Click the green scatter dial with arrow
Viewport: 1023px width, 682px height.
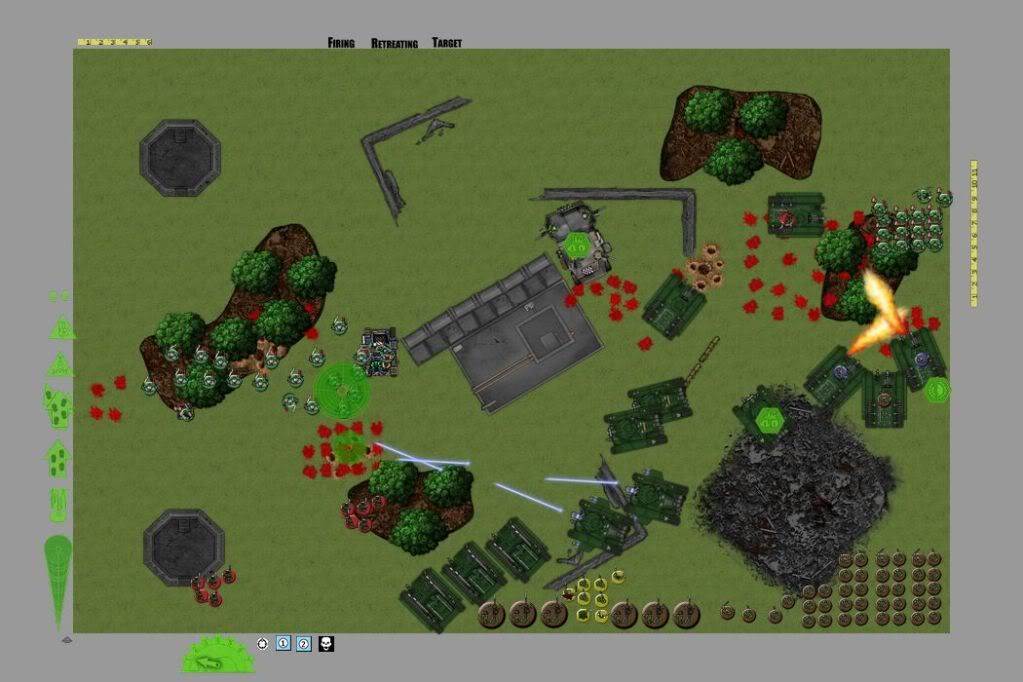pyautogui.click(x=218, y=655)
